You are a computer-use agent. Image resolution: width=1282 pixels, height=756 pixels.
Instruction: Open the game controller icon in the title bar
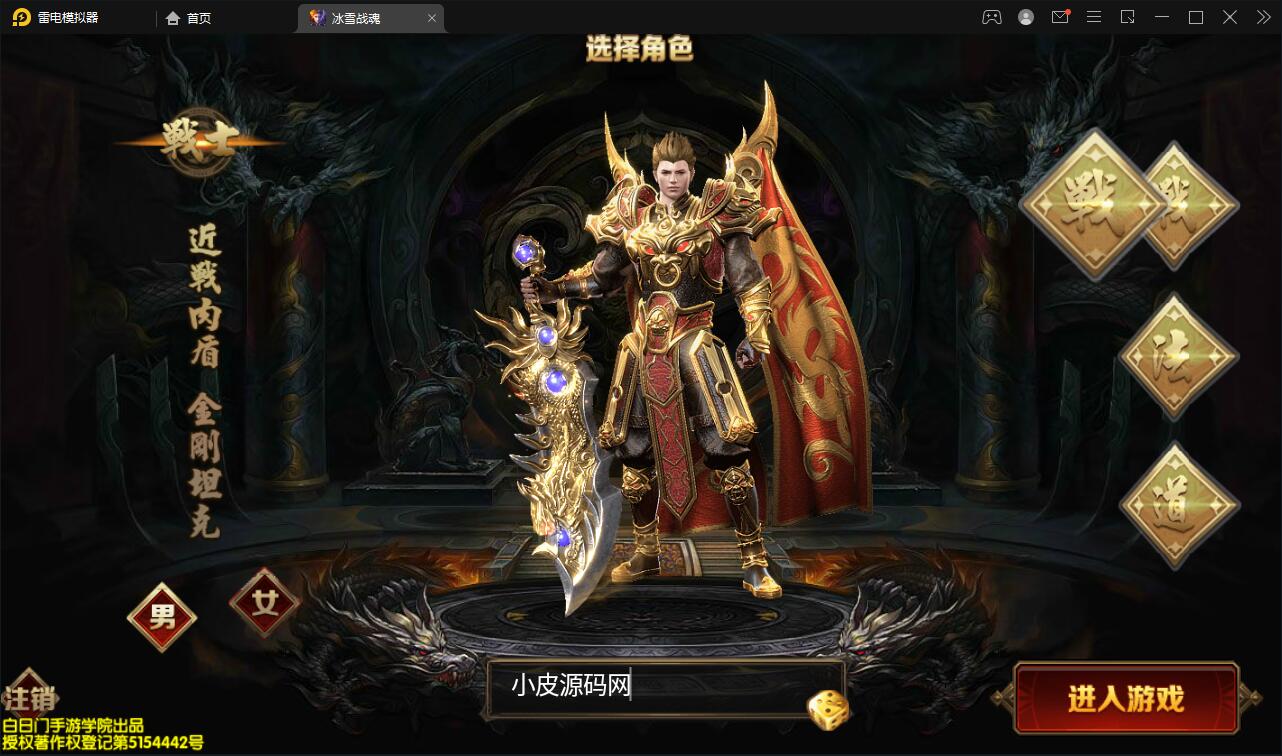[992, 17]
